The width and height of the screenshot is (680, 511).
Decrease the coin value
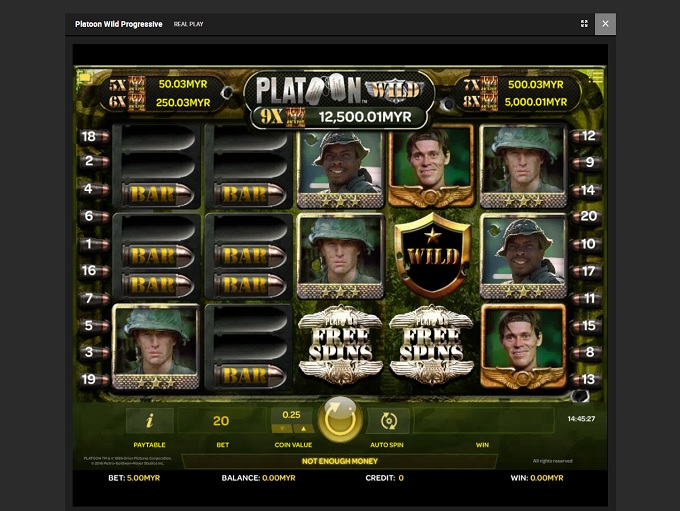282,429
